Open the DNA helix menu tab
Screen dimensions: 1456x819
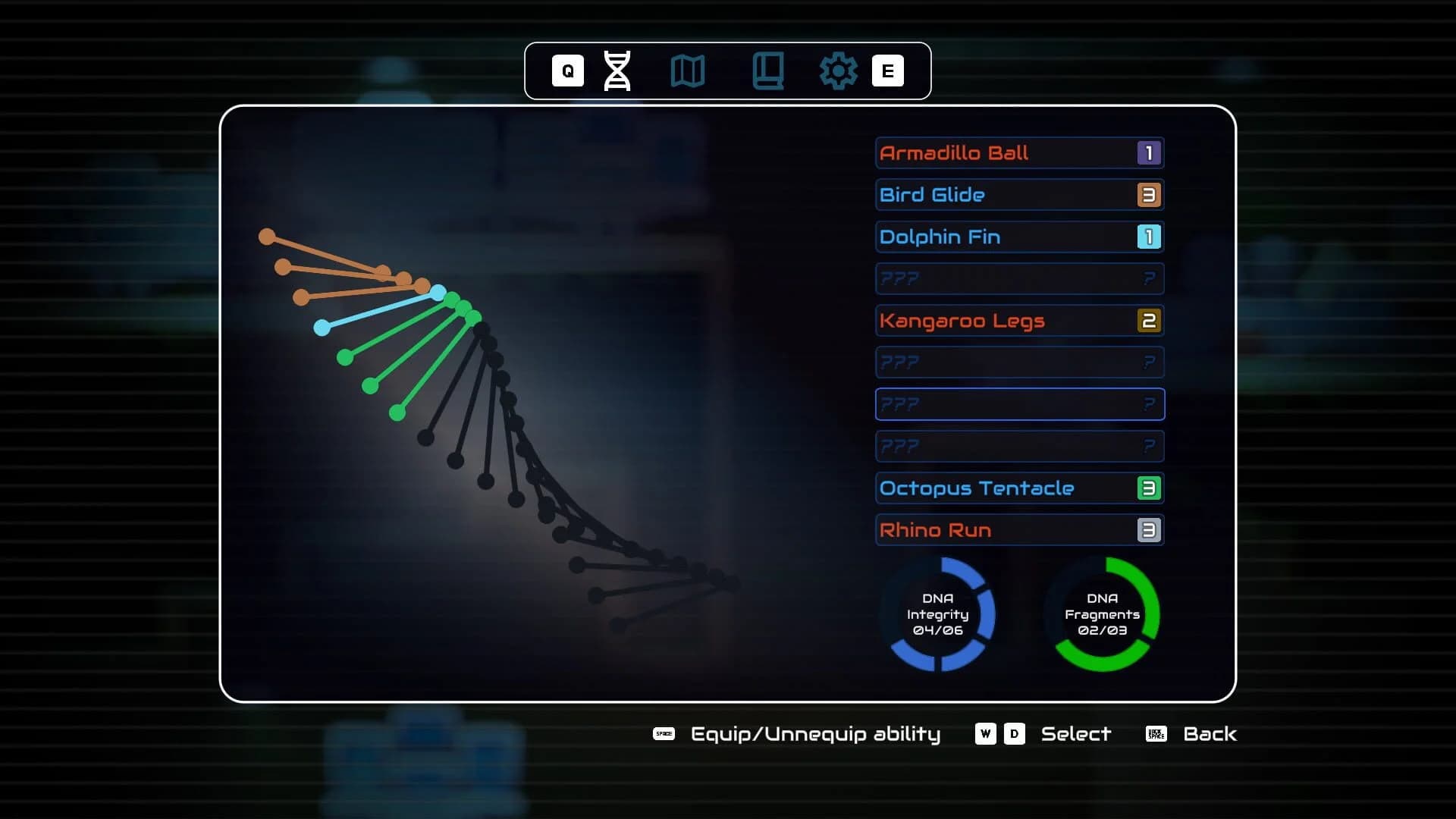pos(617,71)
